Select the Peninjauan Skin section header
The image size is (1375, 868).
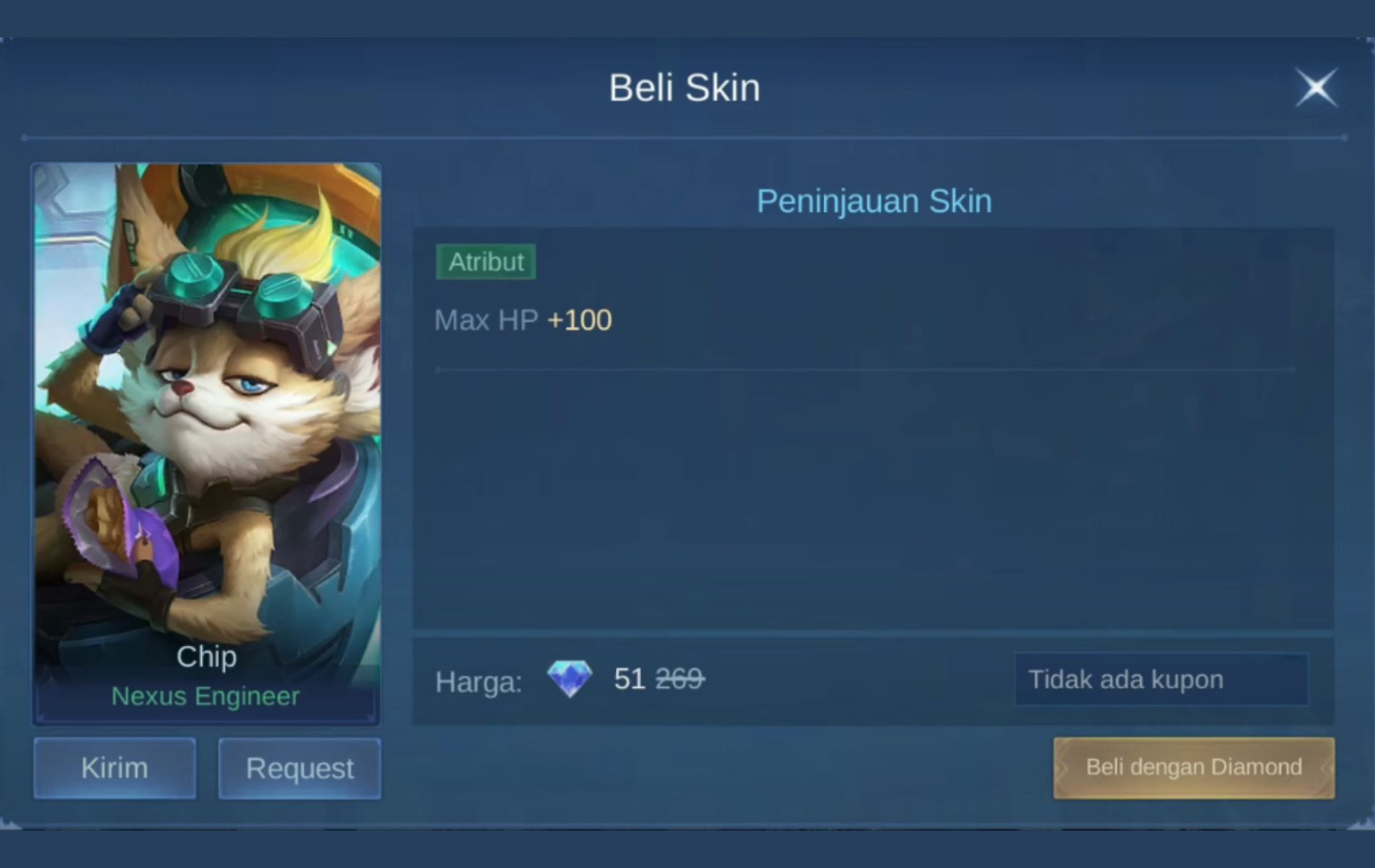873,201
